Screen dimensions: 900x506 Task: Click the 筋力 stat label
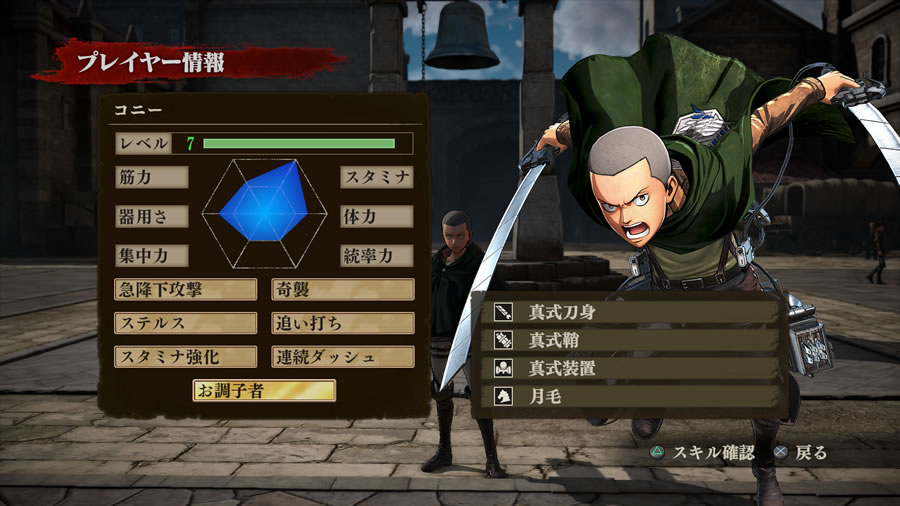[x=151, y=177]
